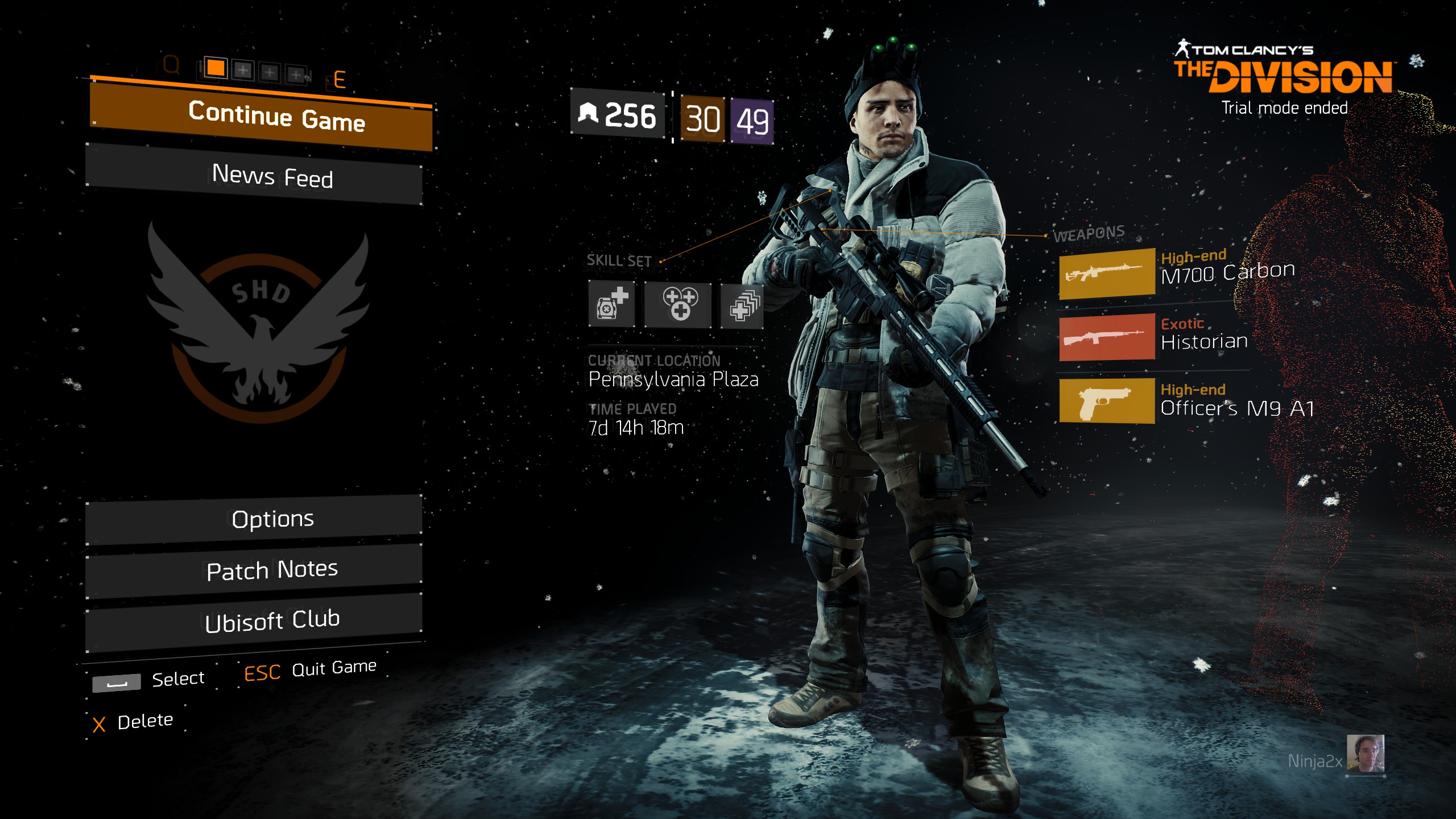Choose the M700 Carbon weapon tile

pyautogui.click(x=1106, y=274)
